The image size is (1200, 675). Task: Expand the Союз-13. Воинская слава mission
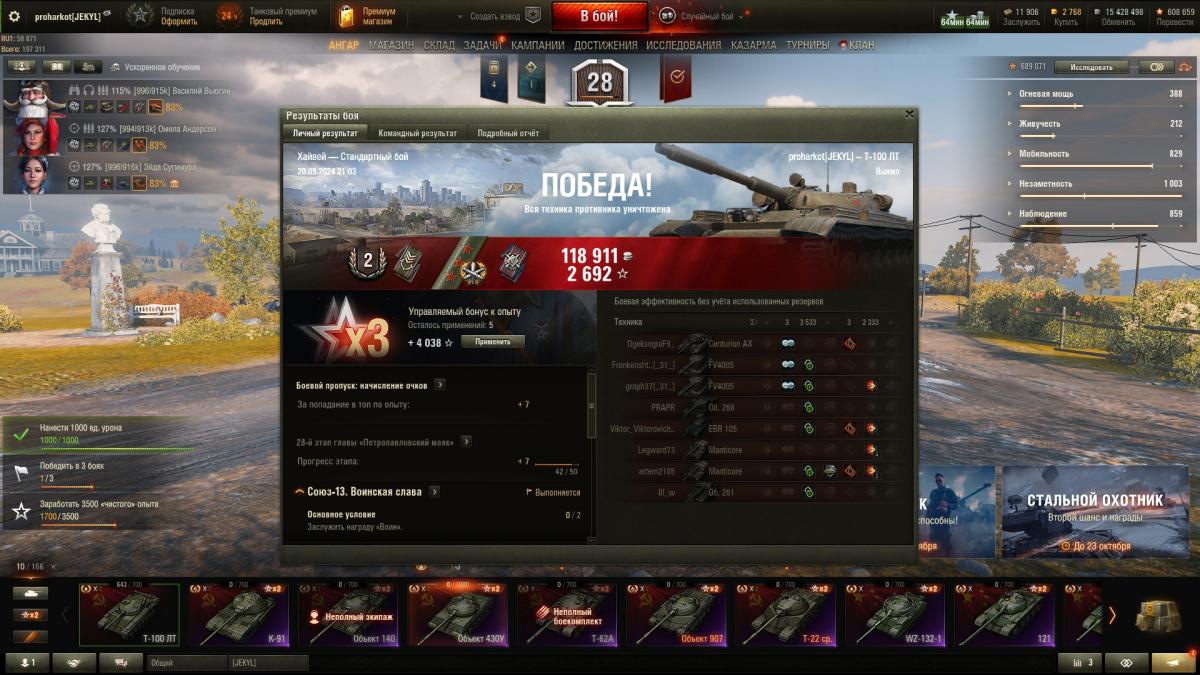pos(434,492)
